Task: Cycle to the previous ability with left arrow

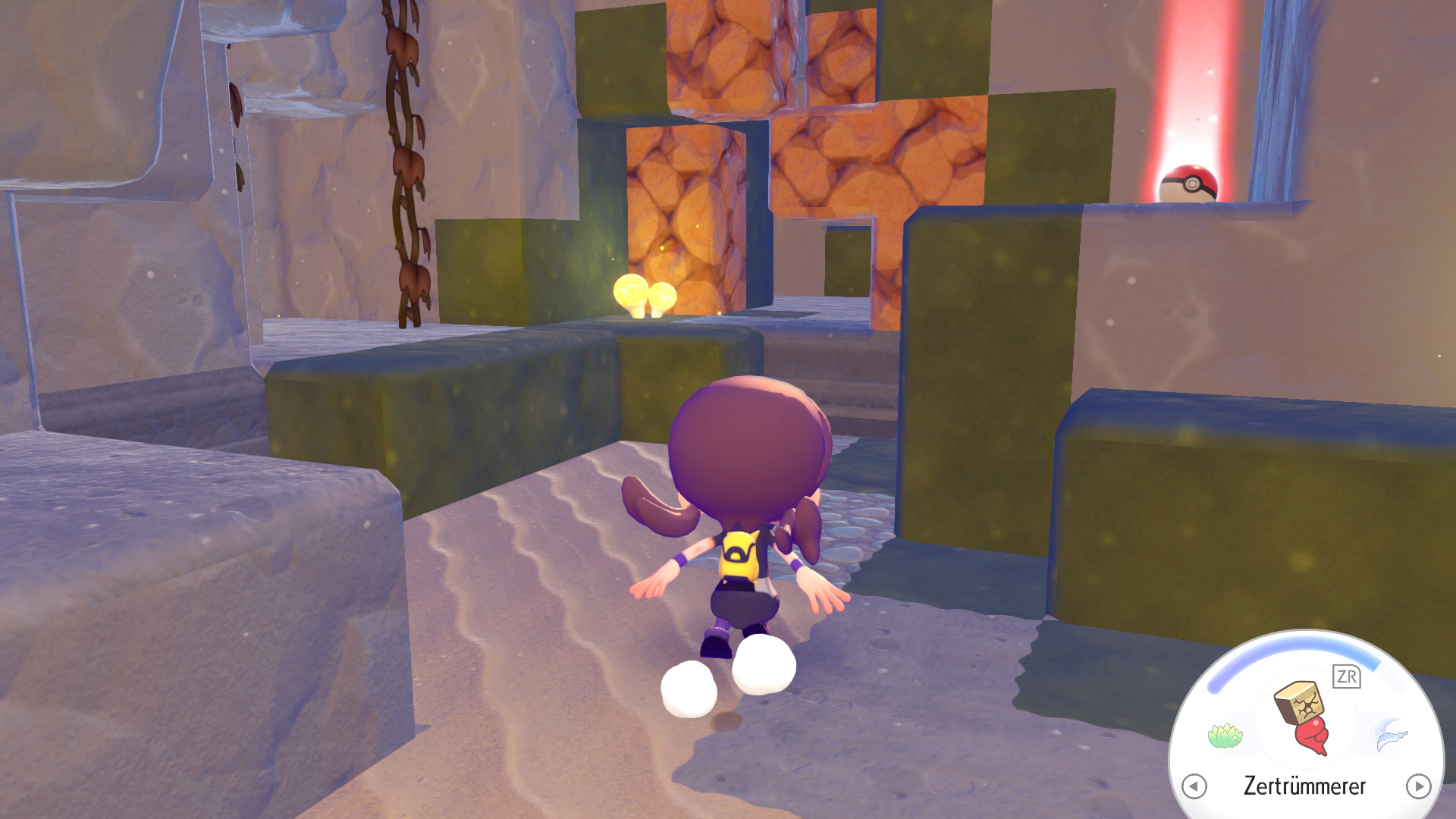Action: tap(1194, 786)
